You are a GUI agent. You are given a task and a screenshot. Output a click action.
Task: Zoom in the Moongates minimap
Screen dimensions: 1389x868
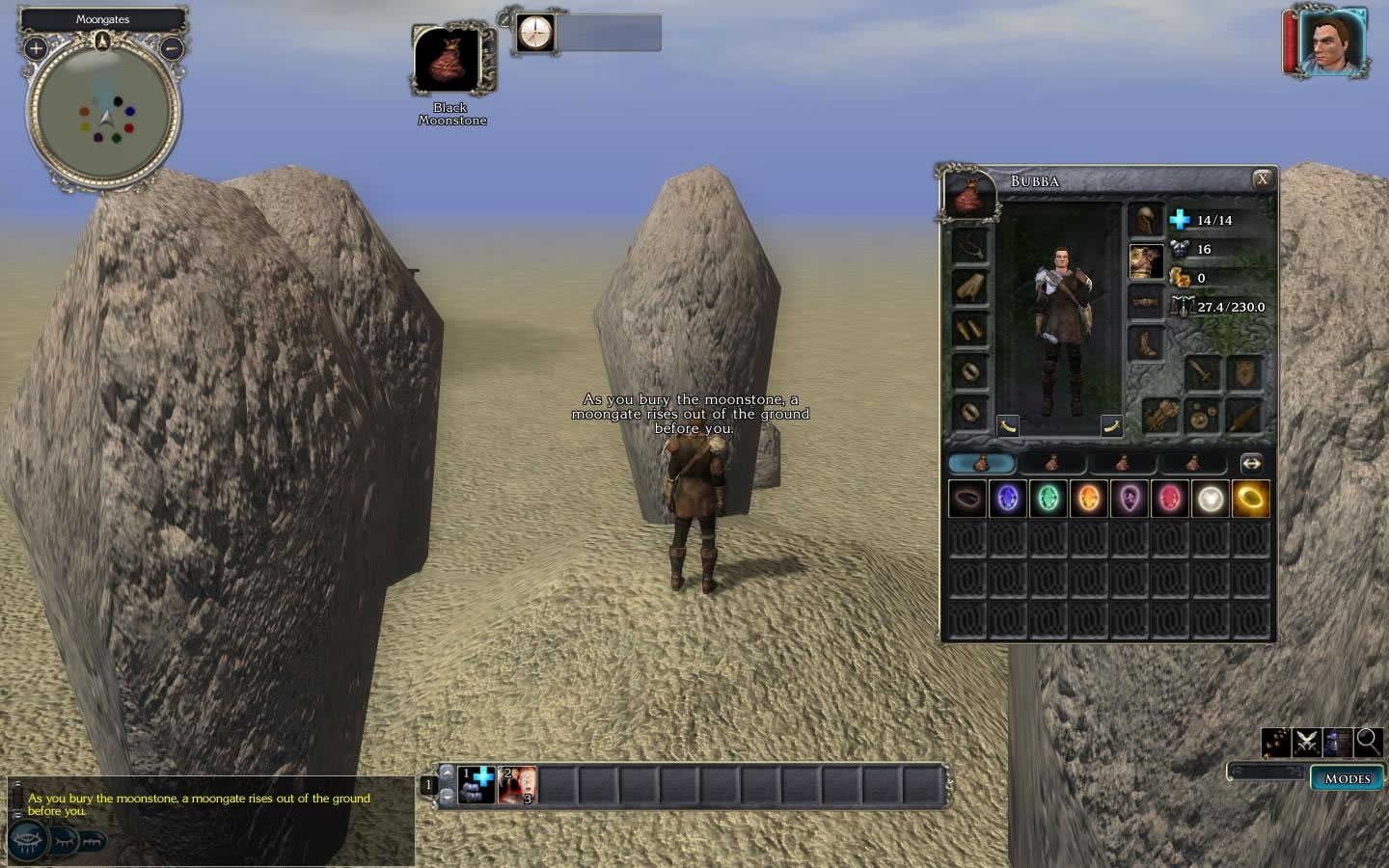(x=36, y=47)
